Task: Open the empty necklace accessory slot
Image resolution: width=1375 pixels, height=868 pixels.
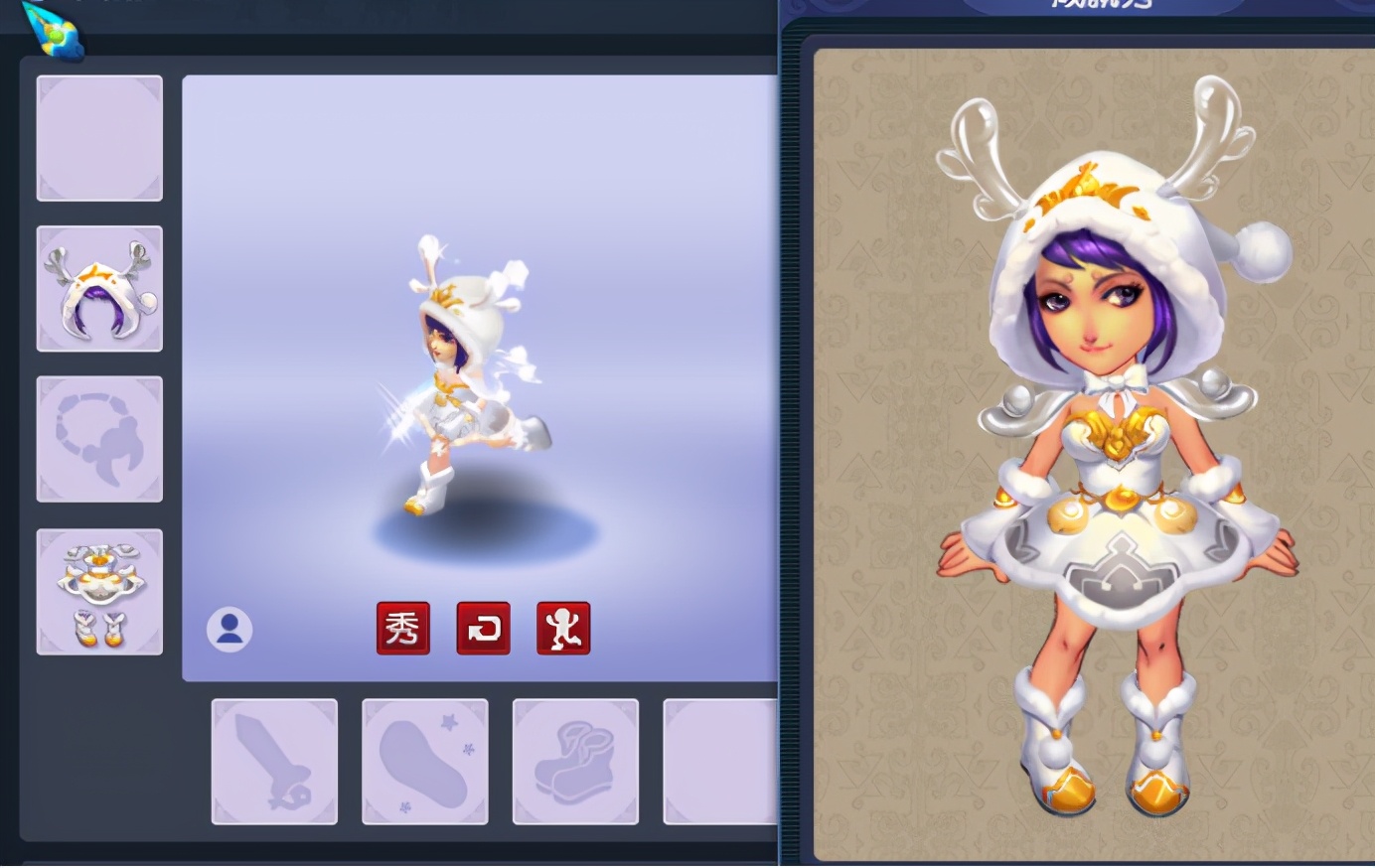Action: coord(99,439)
